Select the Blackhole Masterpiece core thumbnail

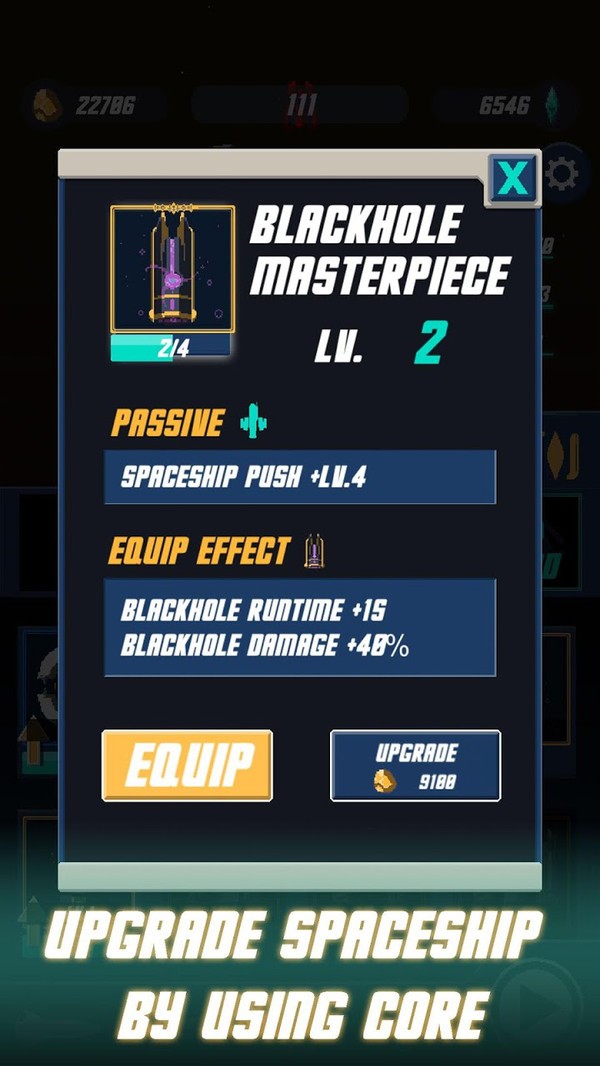[x=172, y=269]
